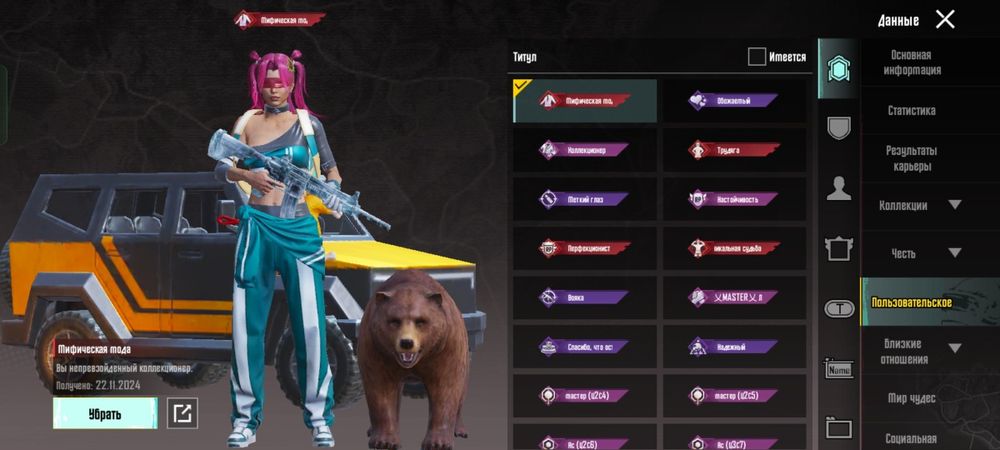Remove the title with the Убрать button

[x=105, y=413]
